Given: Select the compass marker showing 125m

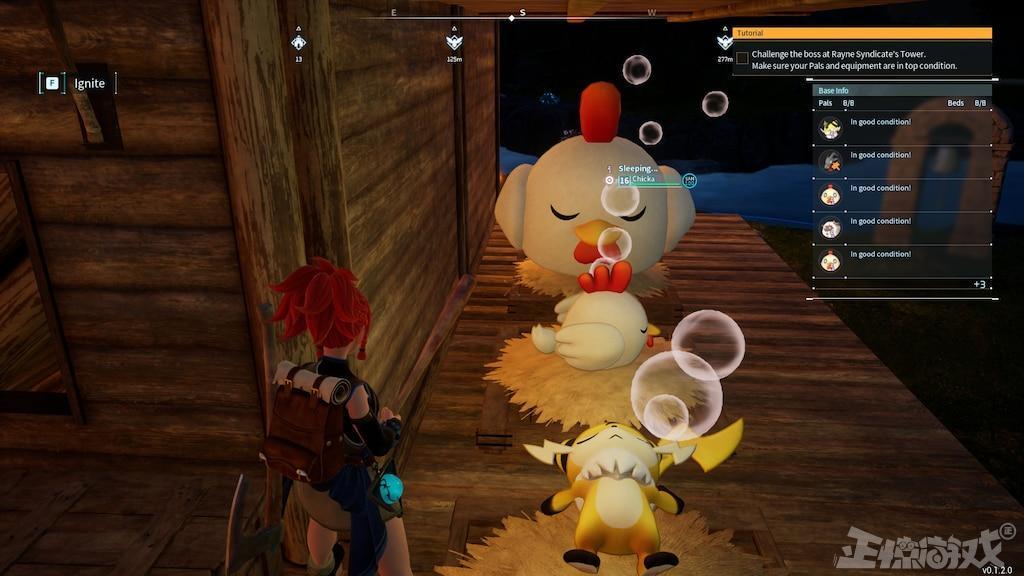Looking at the screenshot, I should click(x=454, y=42).
